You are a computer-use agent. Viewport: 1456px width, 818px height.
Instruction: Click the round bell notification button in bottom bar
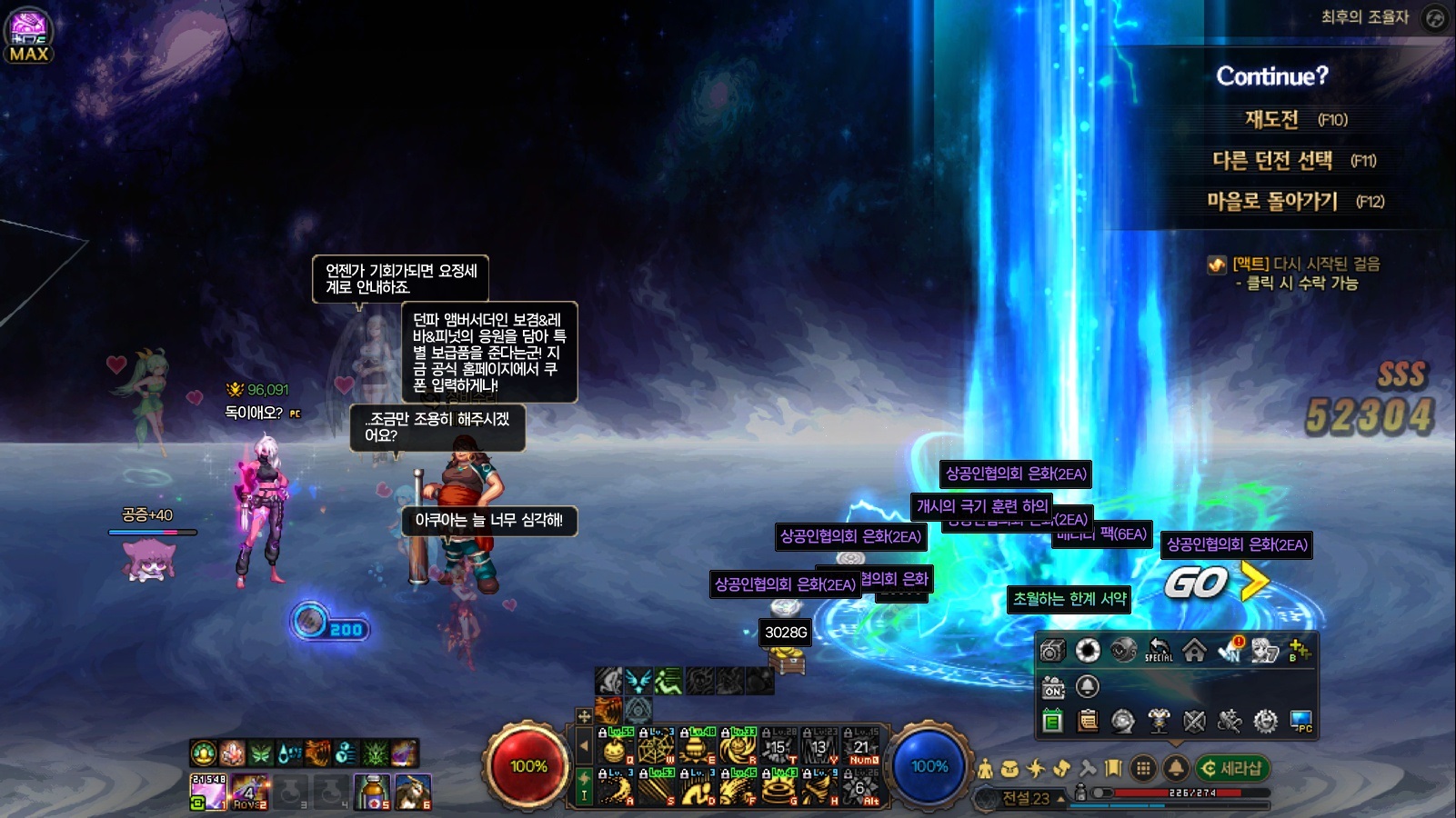pyautogui.click(x=1175, y=769)
